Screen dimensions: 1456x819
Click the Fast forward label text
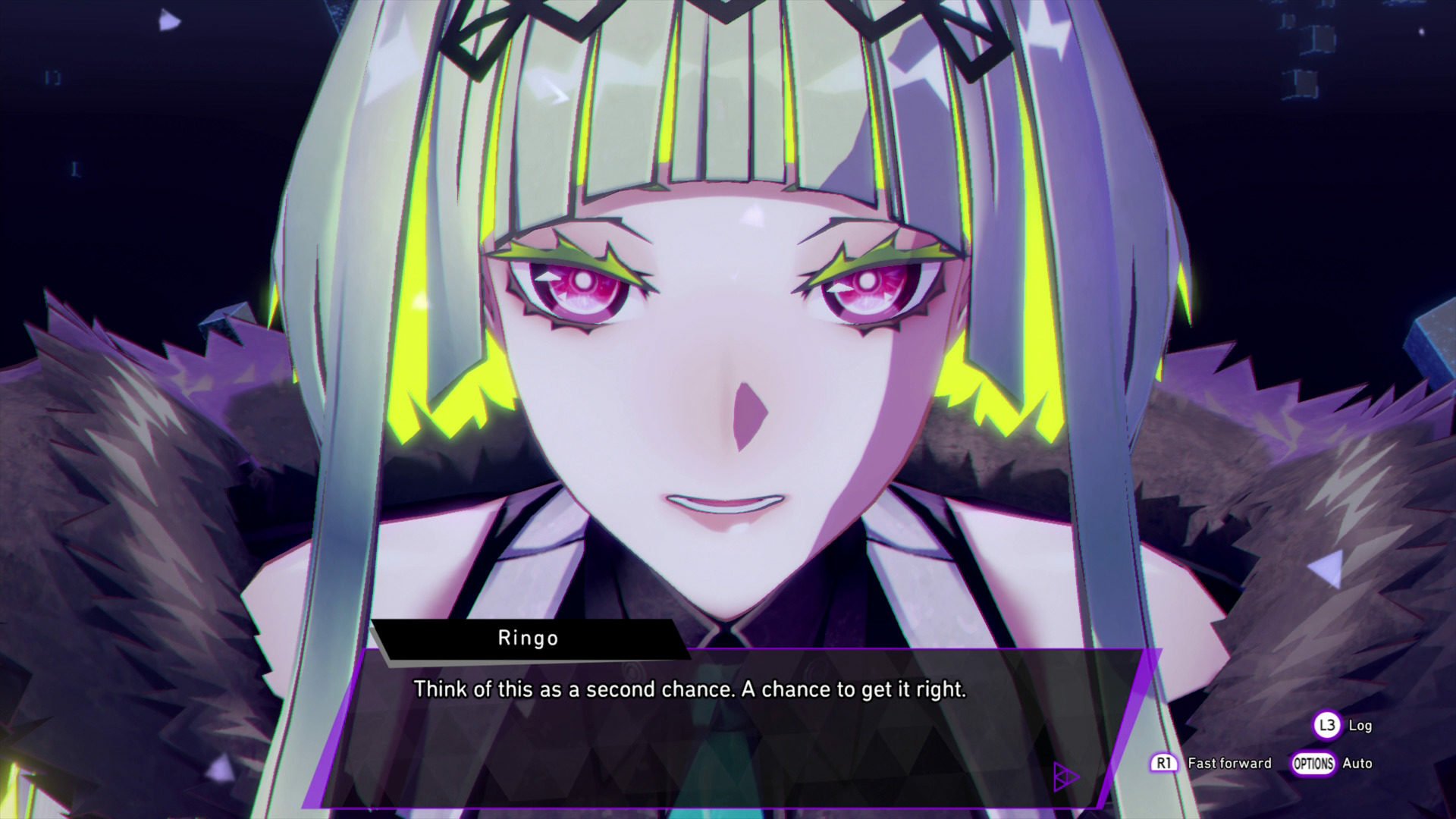click(x=1230, y=764)
